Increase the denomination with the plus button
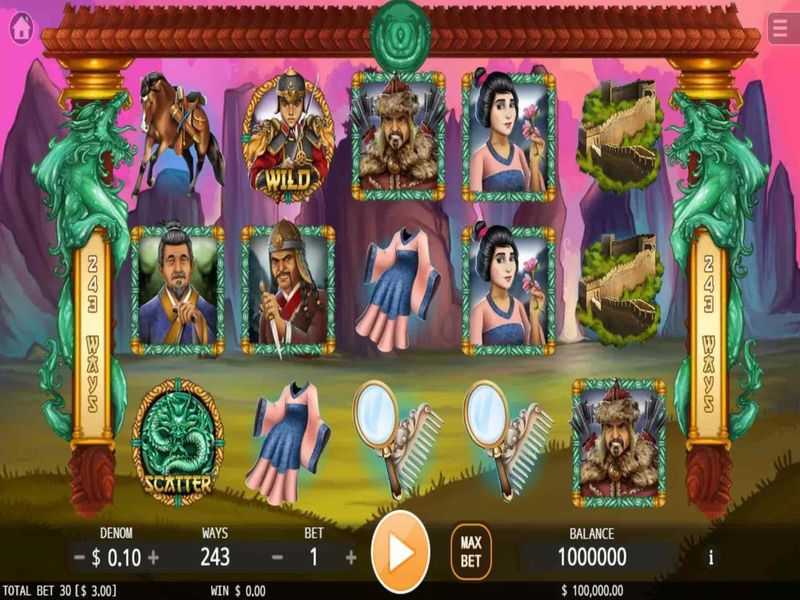The height and width of the screenshot is (600, 800). (x=153, y=557)
